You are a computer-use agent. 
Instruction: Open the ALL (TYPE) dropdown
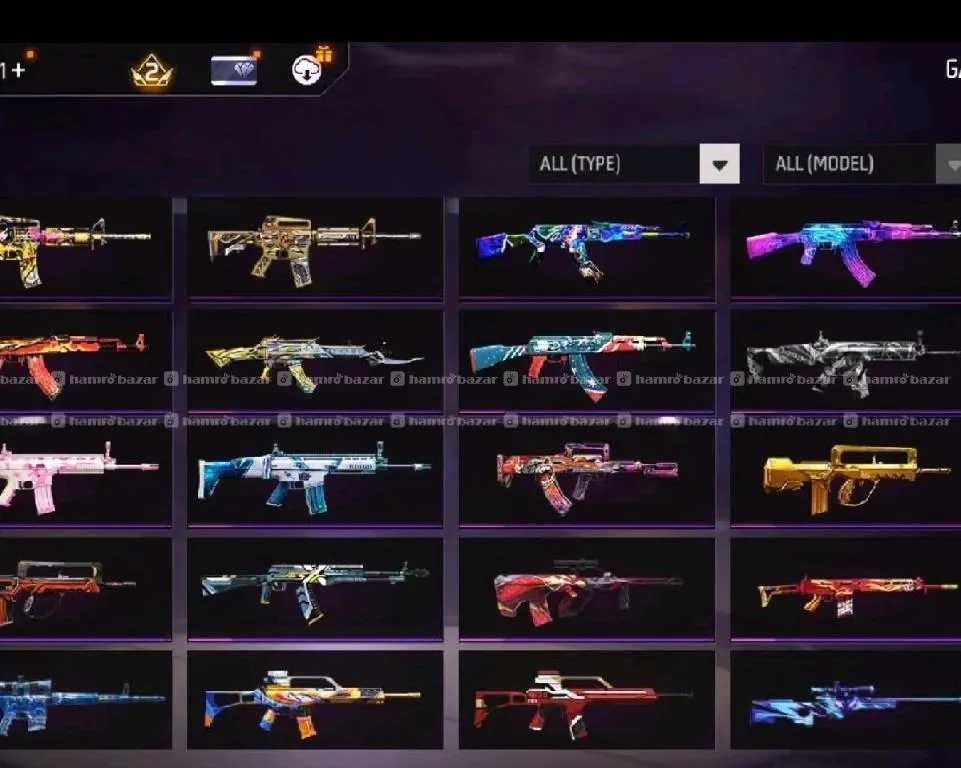click(634, 164)
